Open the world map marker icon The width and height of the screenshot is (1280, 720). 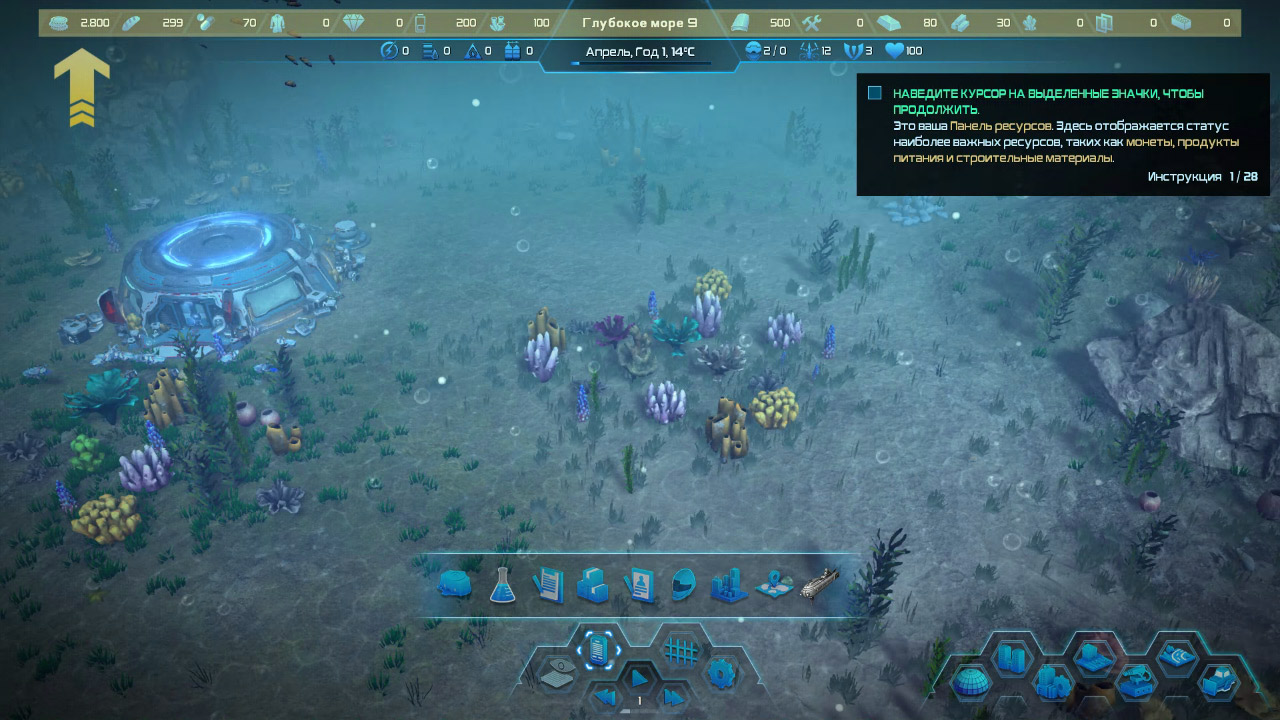pyautogui.click(x=774, y=585)
